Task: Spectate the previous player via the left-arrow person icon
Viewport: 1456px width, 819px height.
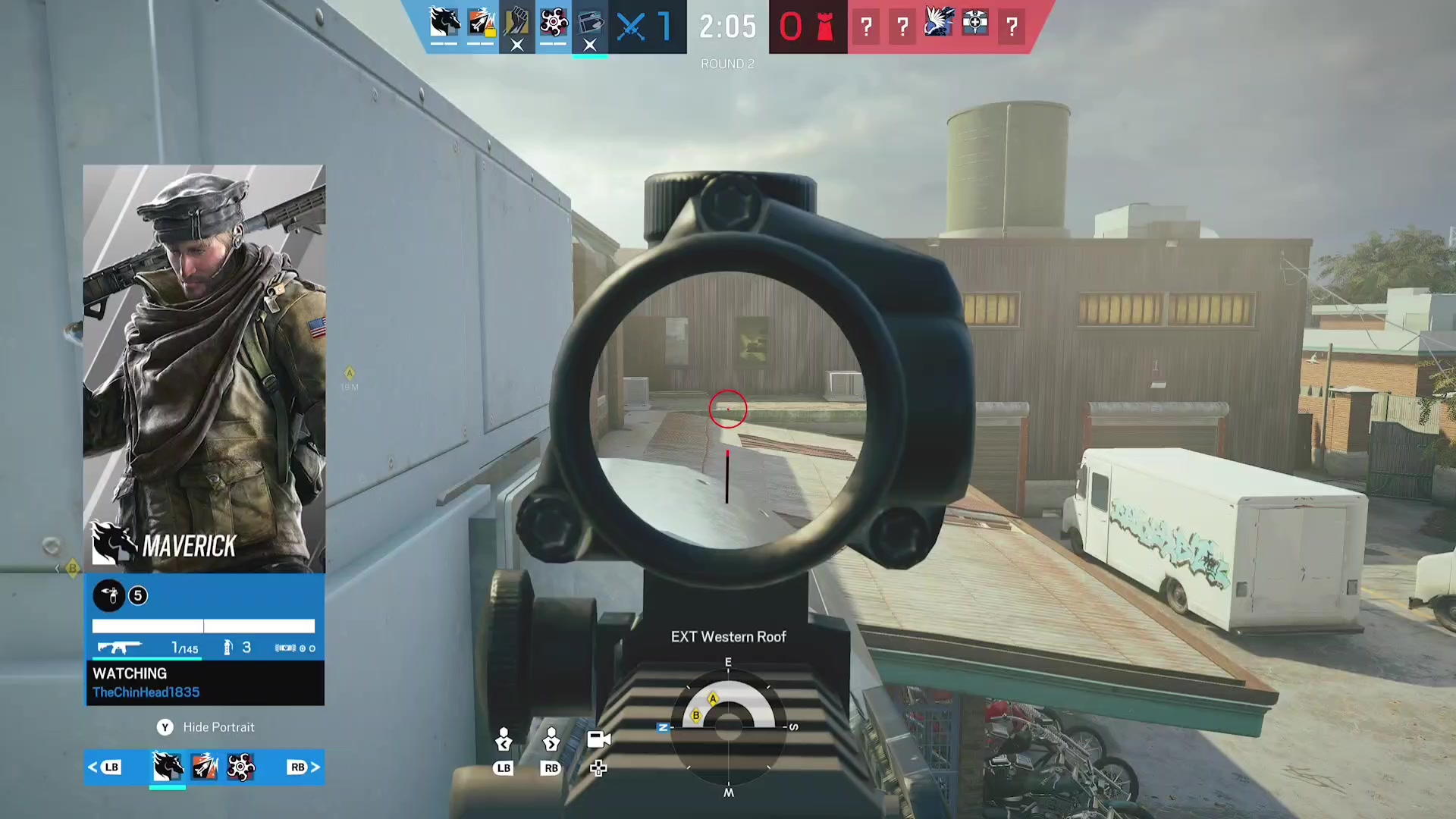Action: [504, 739]
